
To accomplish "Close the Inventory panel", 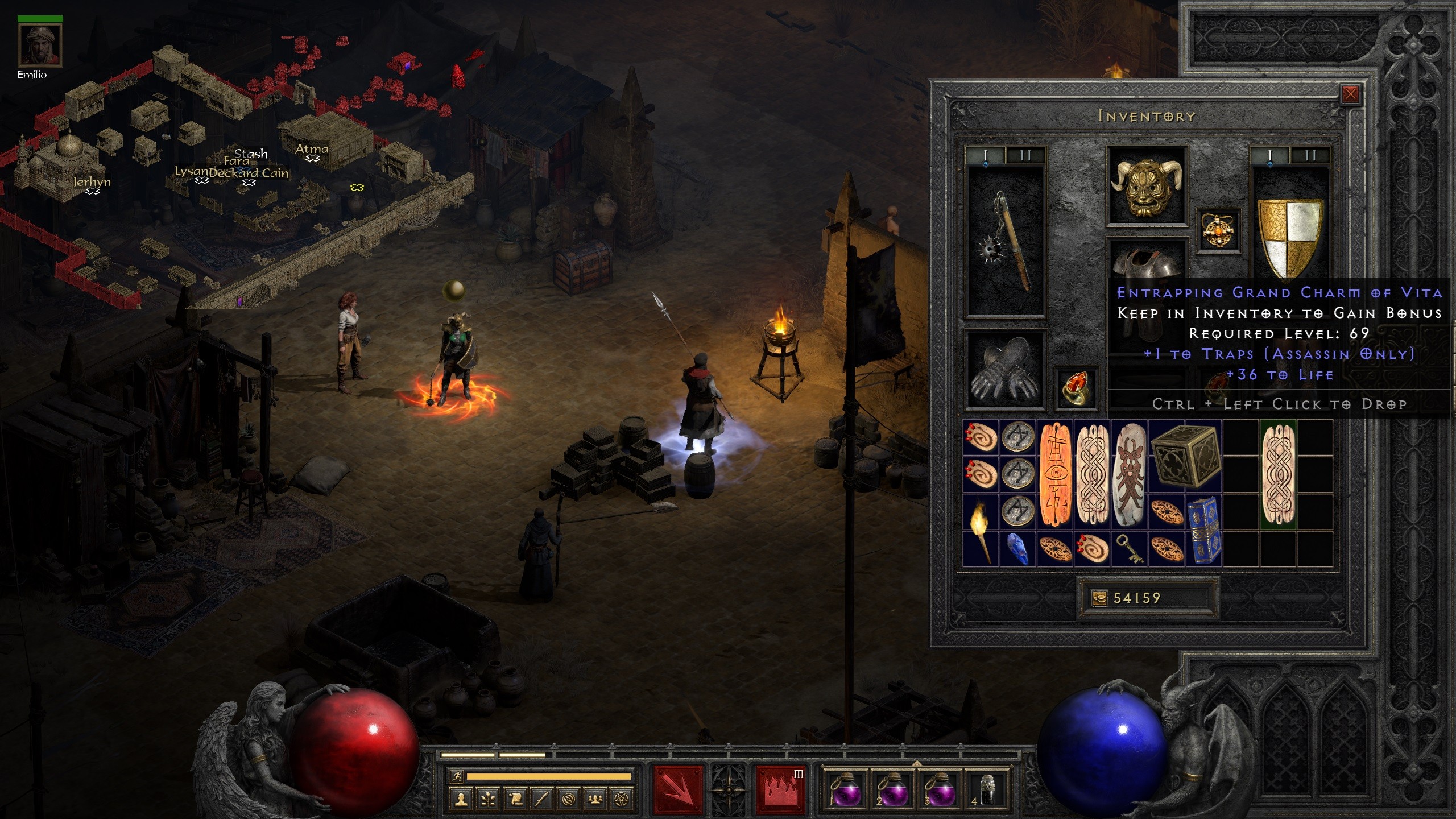I will pos(1350,94).
